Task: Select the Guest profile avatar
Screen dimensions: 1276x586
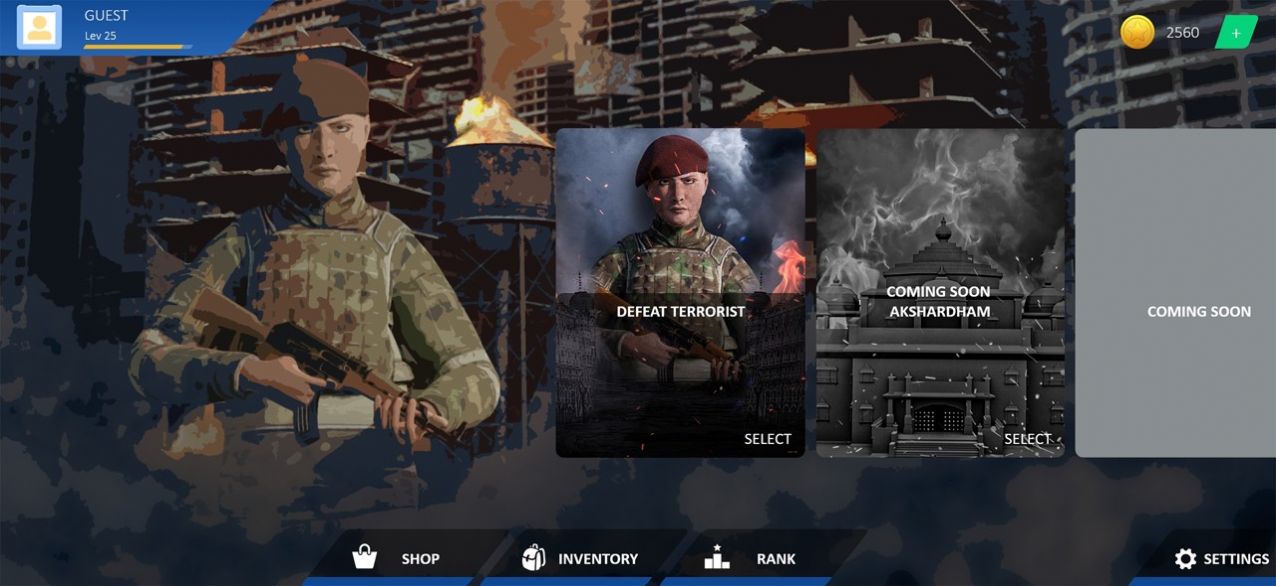Action: (40, 27)
